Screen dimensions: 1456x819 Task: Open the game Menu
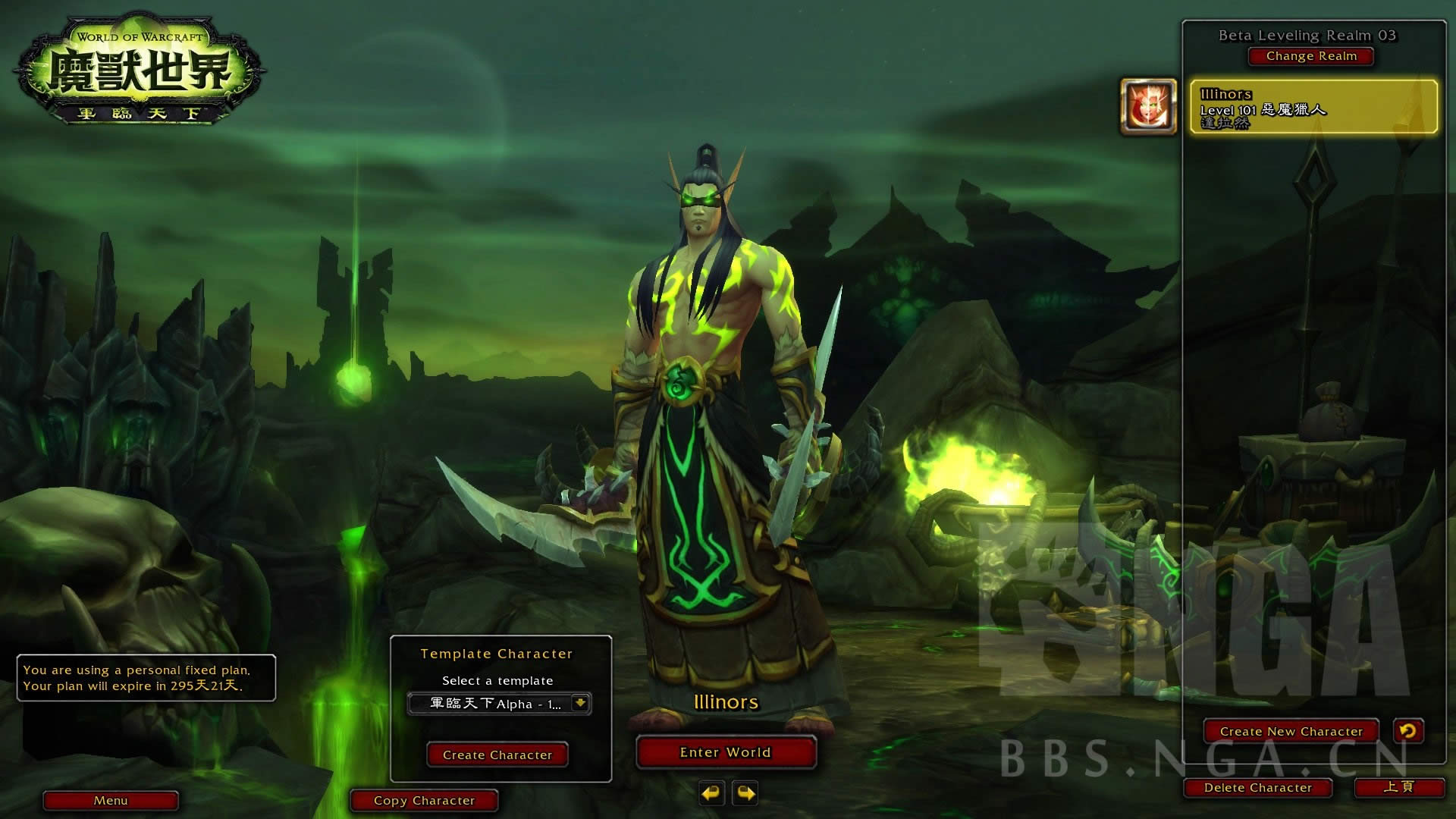[111, 800]
